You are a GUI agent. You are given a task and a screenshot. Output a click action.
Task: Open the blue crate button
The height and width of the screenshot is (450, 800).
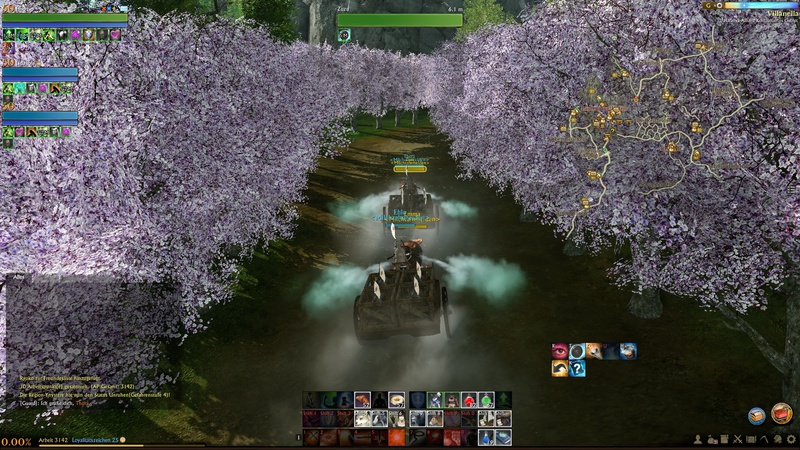[756, 415]
